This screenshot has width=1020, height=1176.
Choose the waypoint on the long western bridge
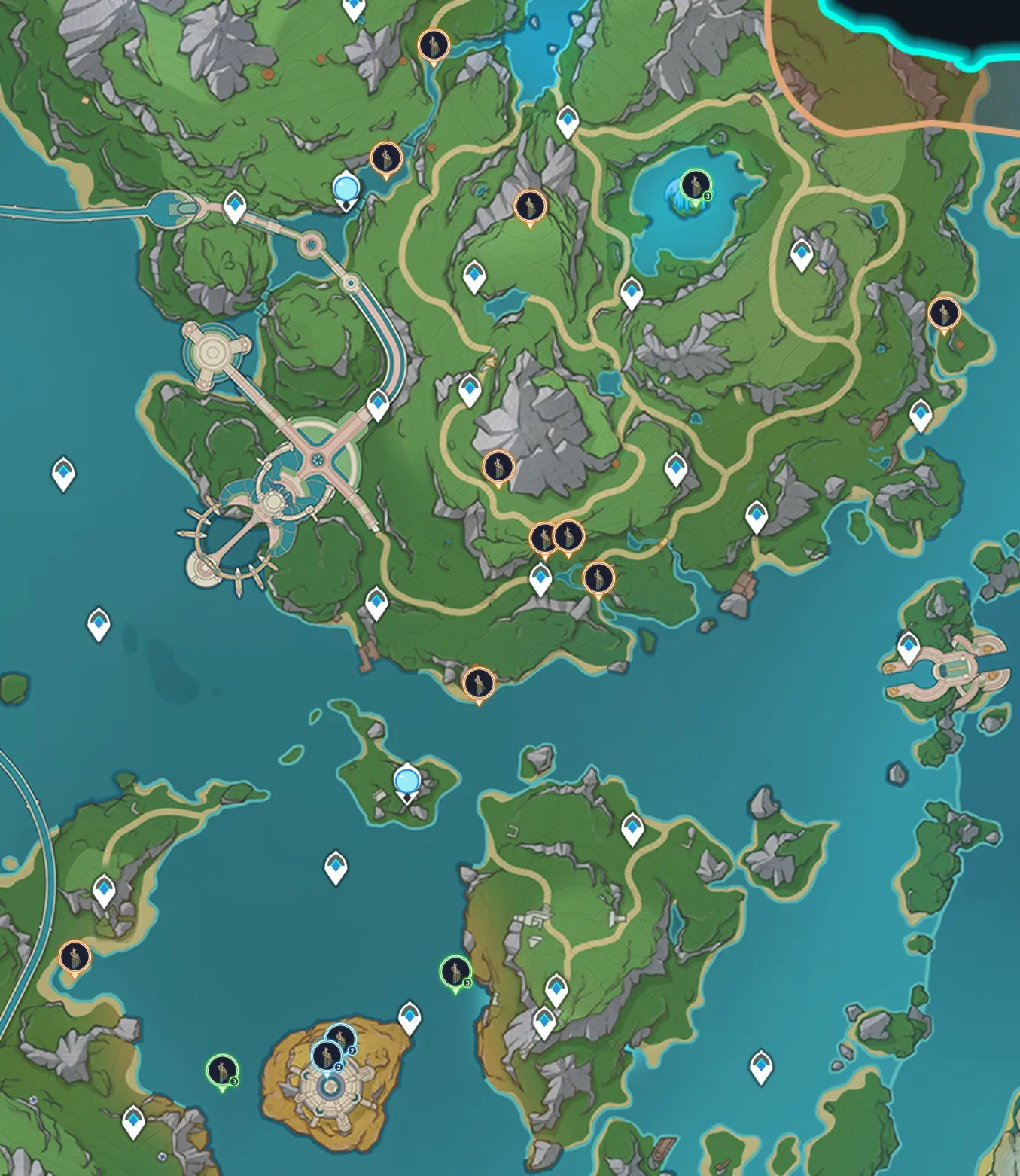[x=236, y=206]
